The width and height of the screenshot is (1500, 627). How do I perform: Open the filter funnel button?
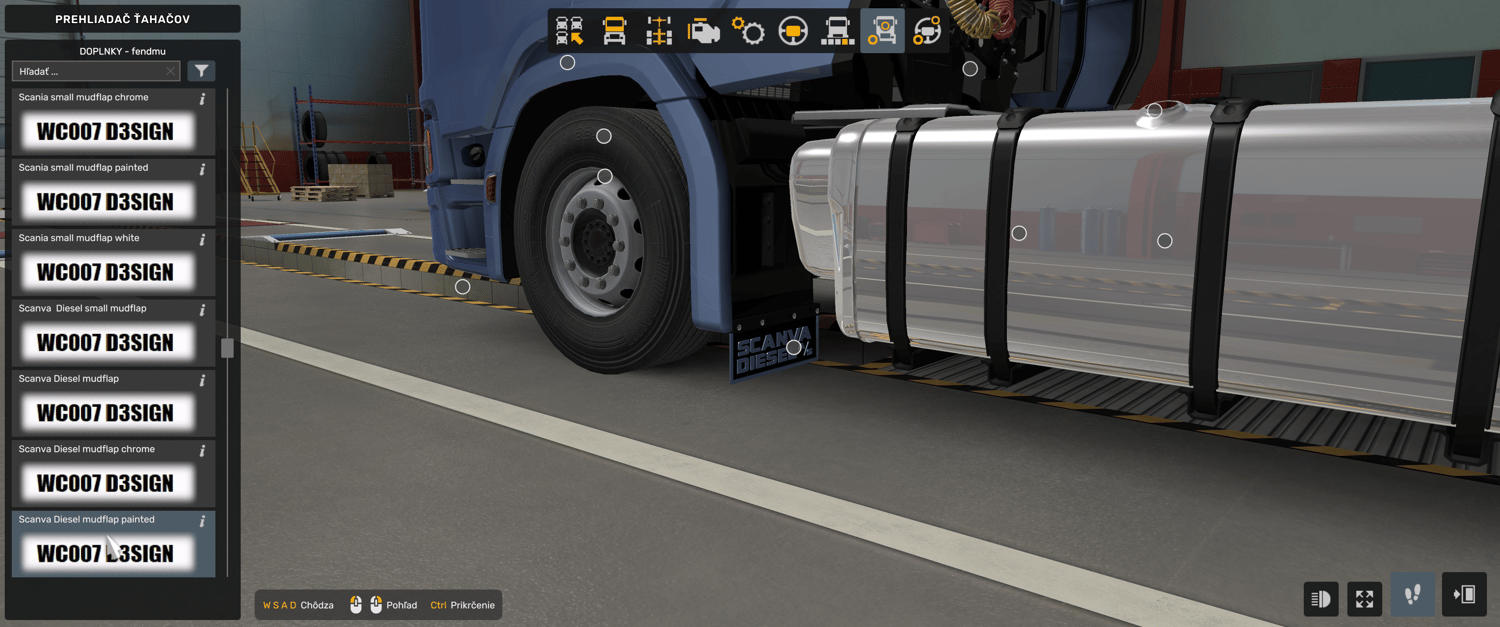coord(202,71)
